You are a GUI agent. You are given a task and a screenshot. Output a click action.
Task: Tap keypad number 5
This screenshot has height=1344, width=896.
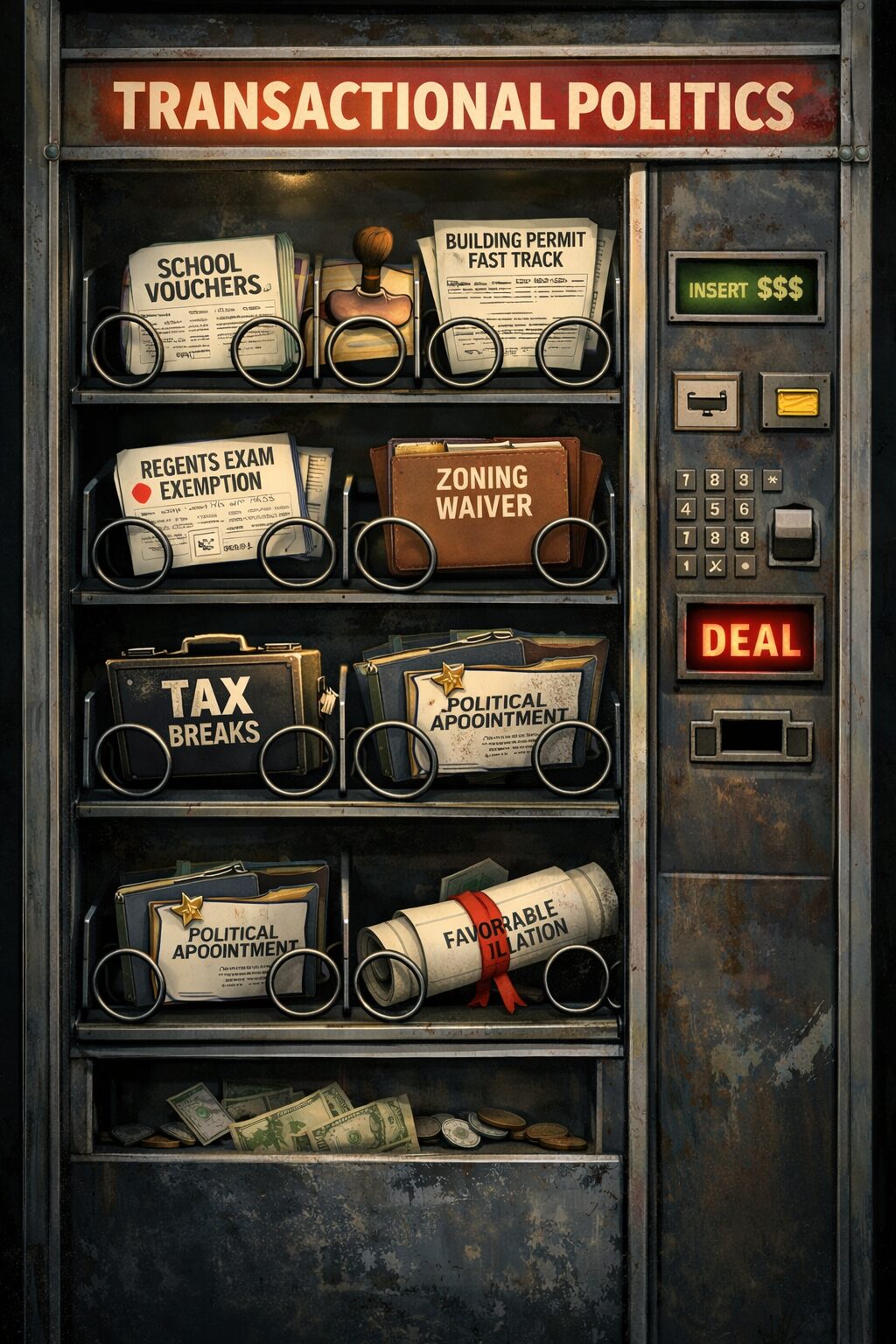coord(716,508)
